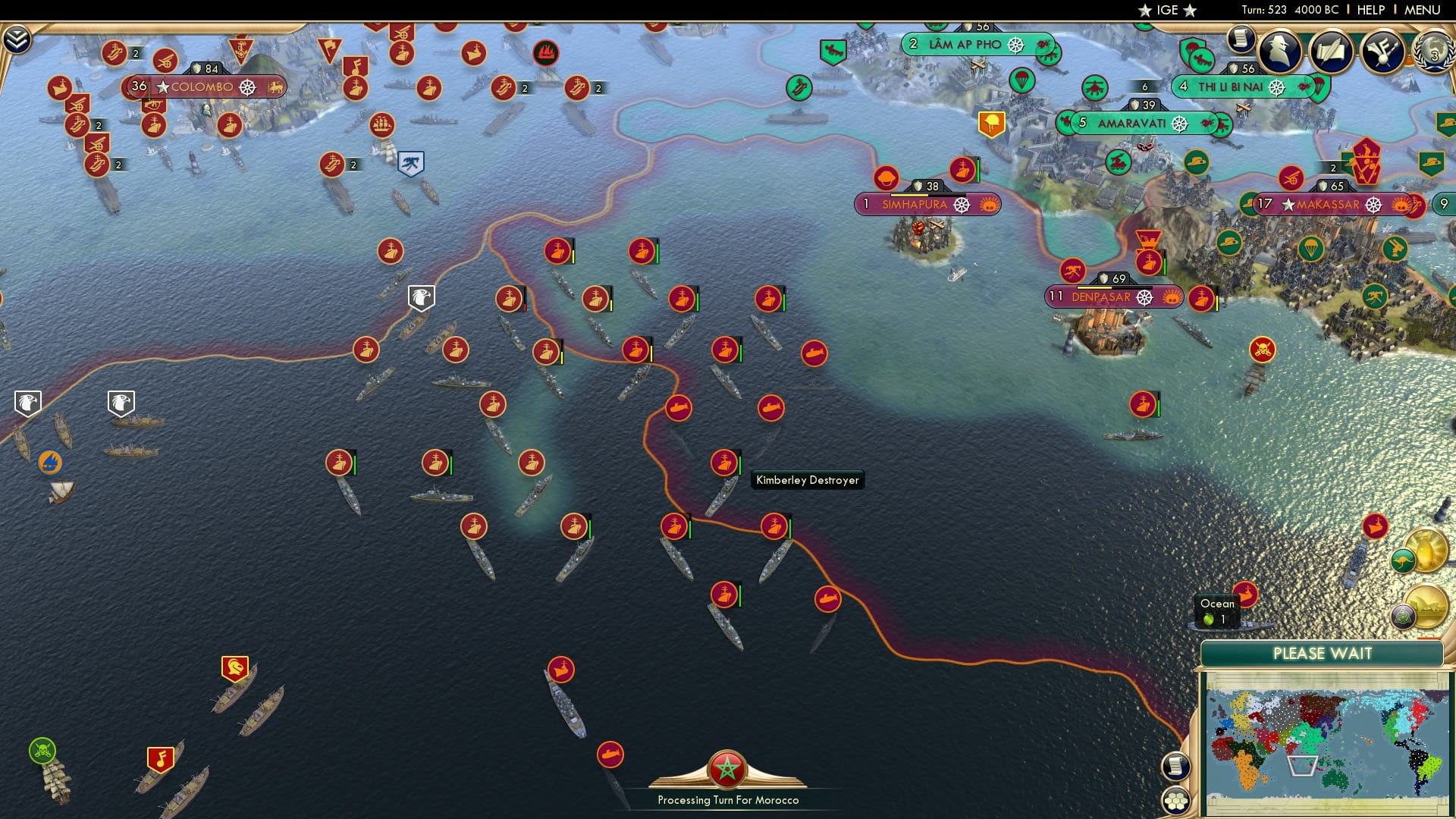Select the white eagle admiral unit flag
The height and width of the screenshot is (819, 1456).
click(x=420, y=297)
